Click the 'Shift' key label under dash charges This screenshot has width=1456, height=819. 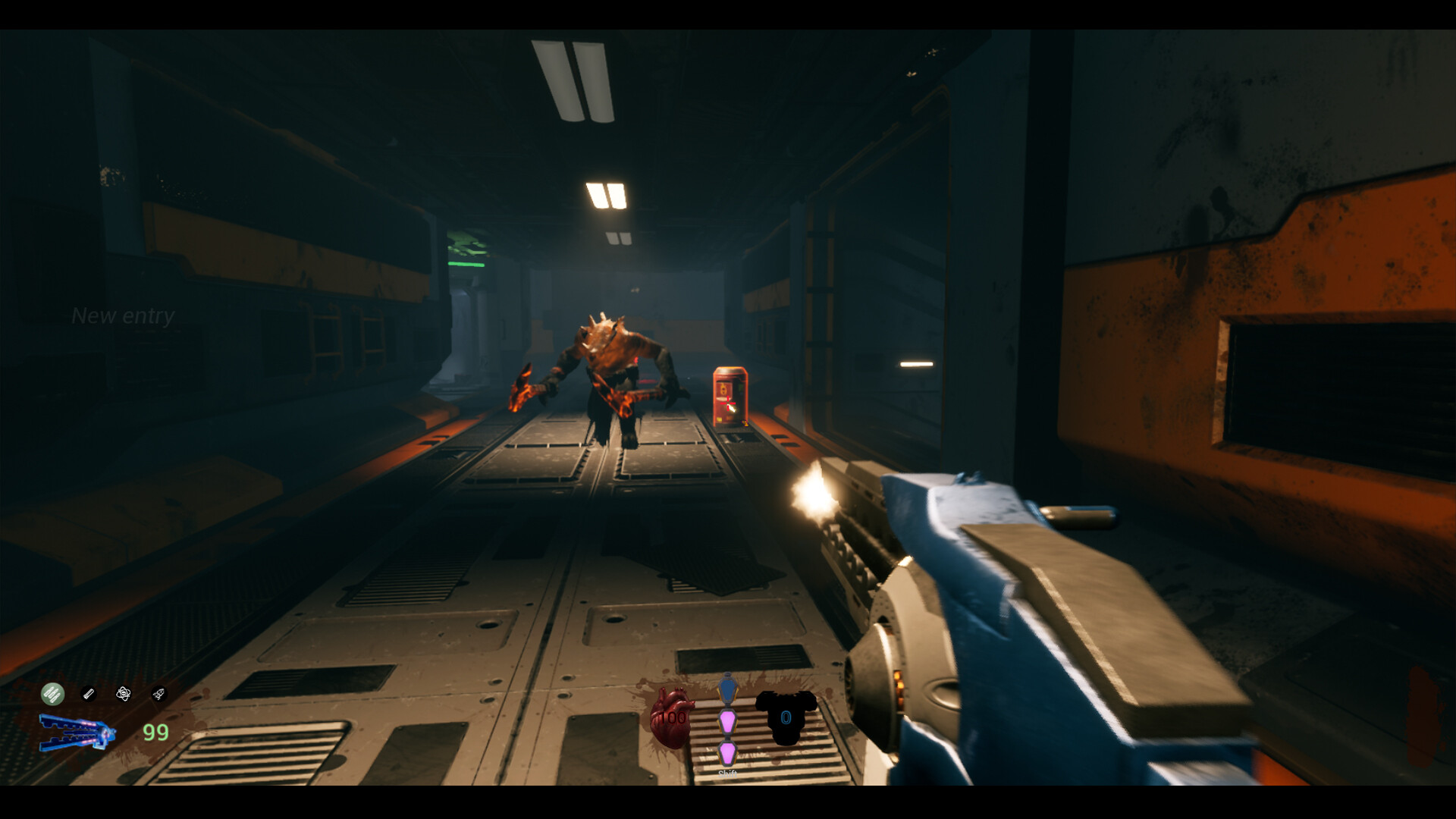coord(727,773)
